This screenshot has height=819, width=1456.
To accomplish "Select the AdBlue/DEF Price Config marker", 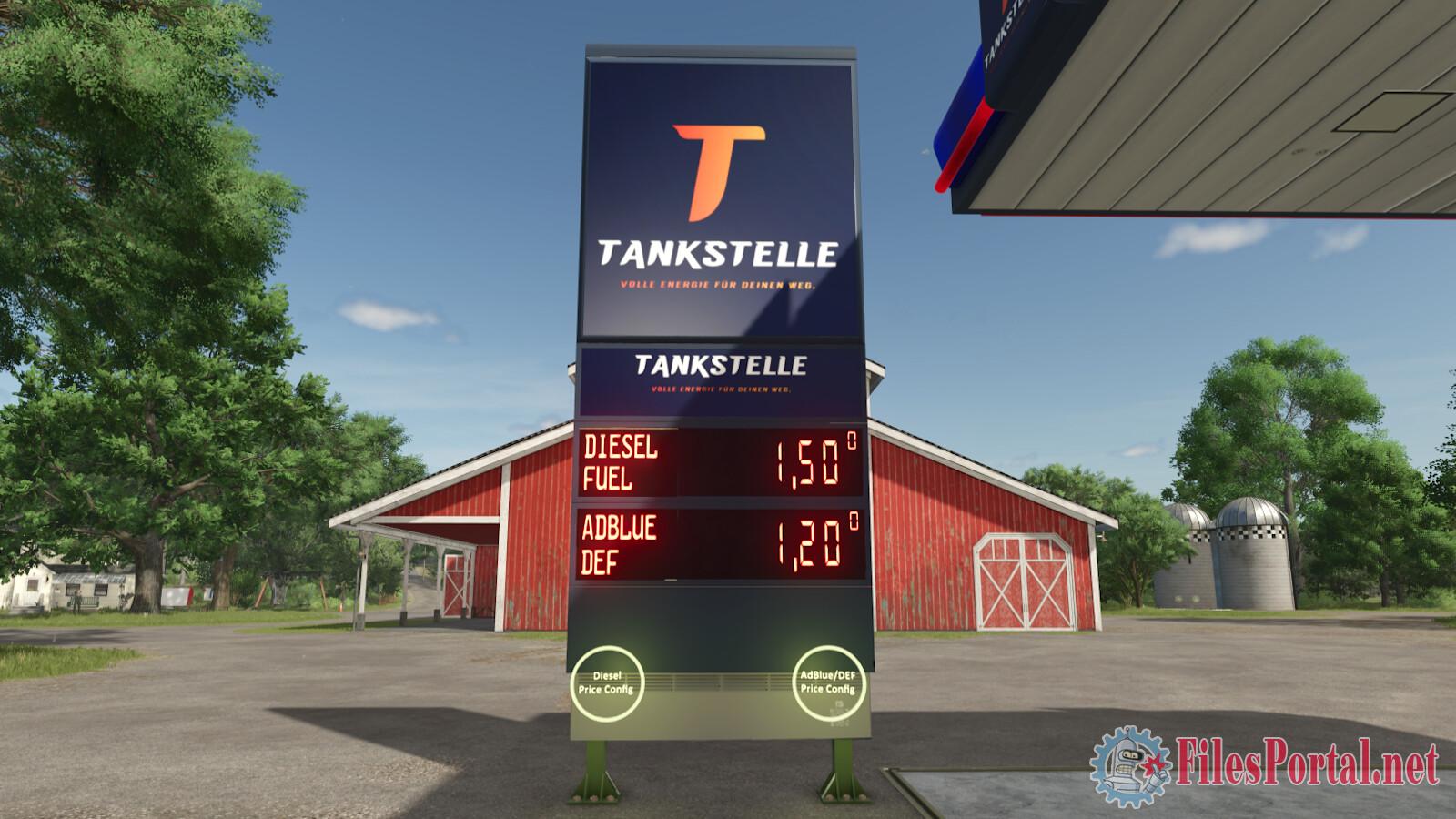I will 827,682.
